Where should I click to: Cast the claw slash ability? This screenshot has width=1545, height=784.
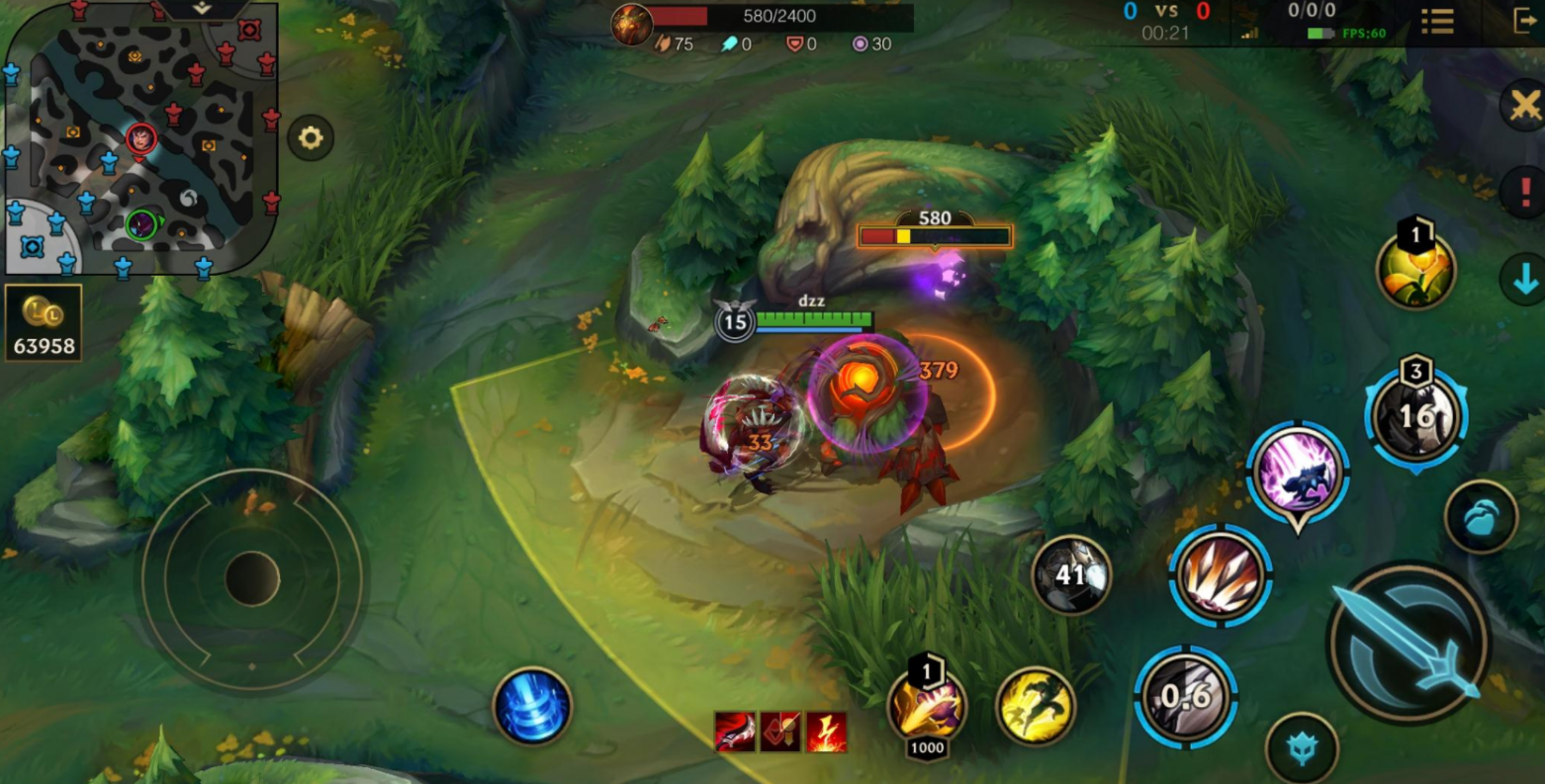click(x=1220, y=575)
